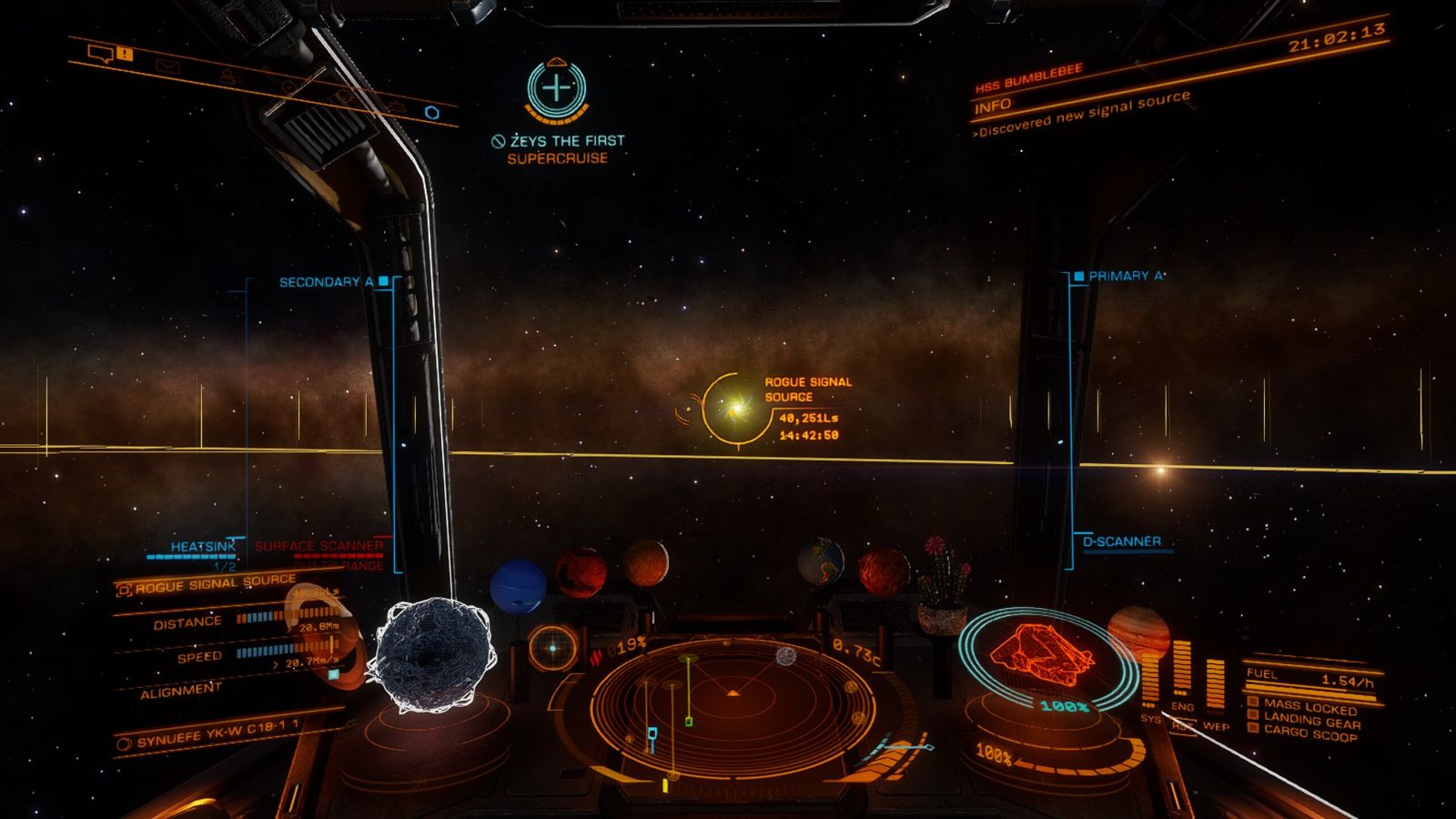Screen dimensions: 1456x819
Task: Toggle the Landing Gear indicator
Action: coord(1310,721)
